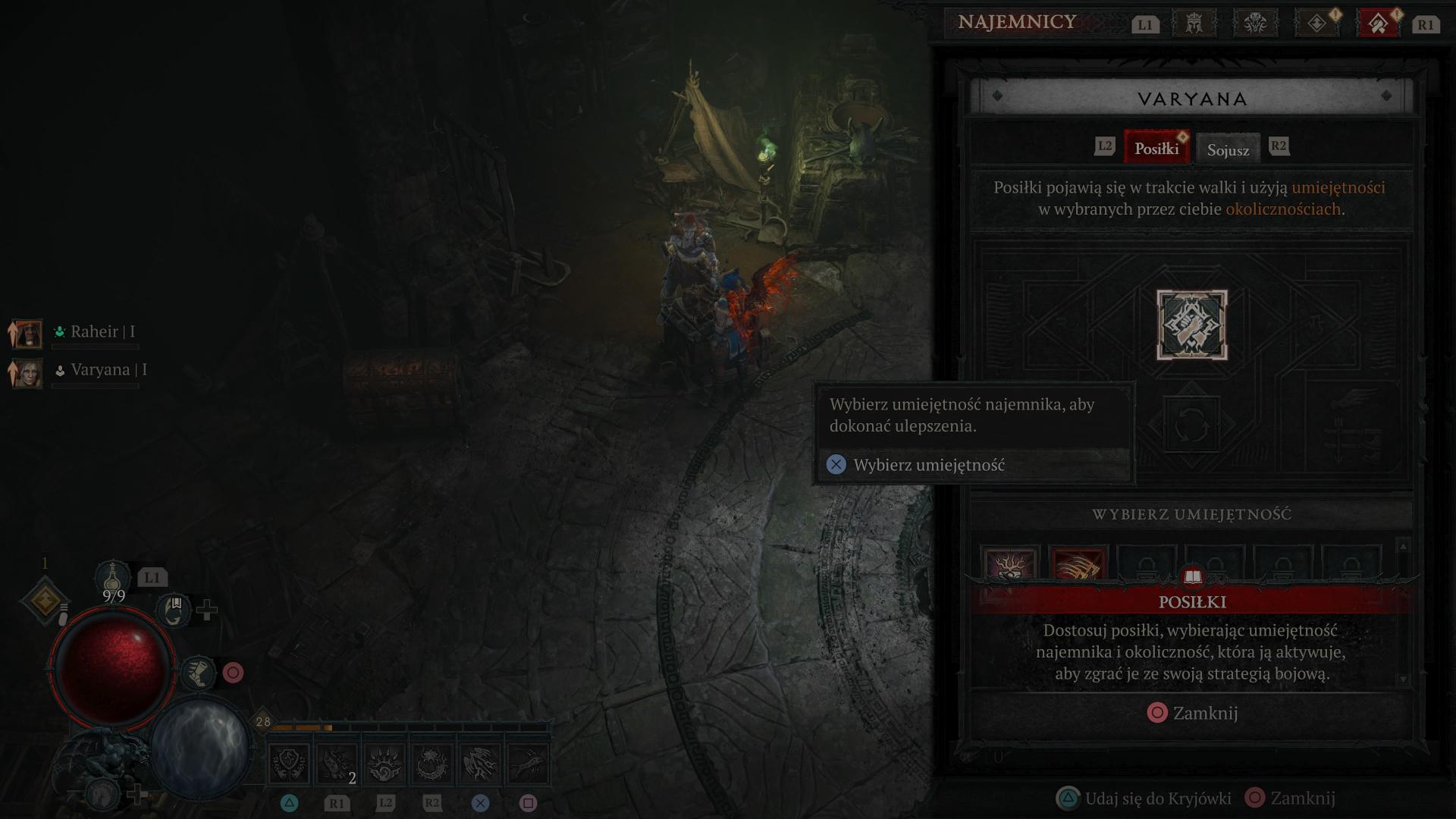Open the crowned helmet character tab

[x=1194, y=24]
